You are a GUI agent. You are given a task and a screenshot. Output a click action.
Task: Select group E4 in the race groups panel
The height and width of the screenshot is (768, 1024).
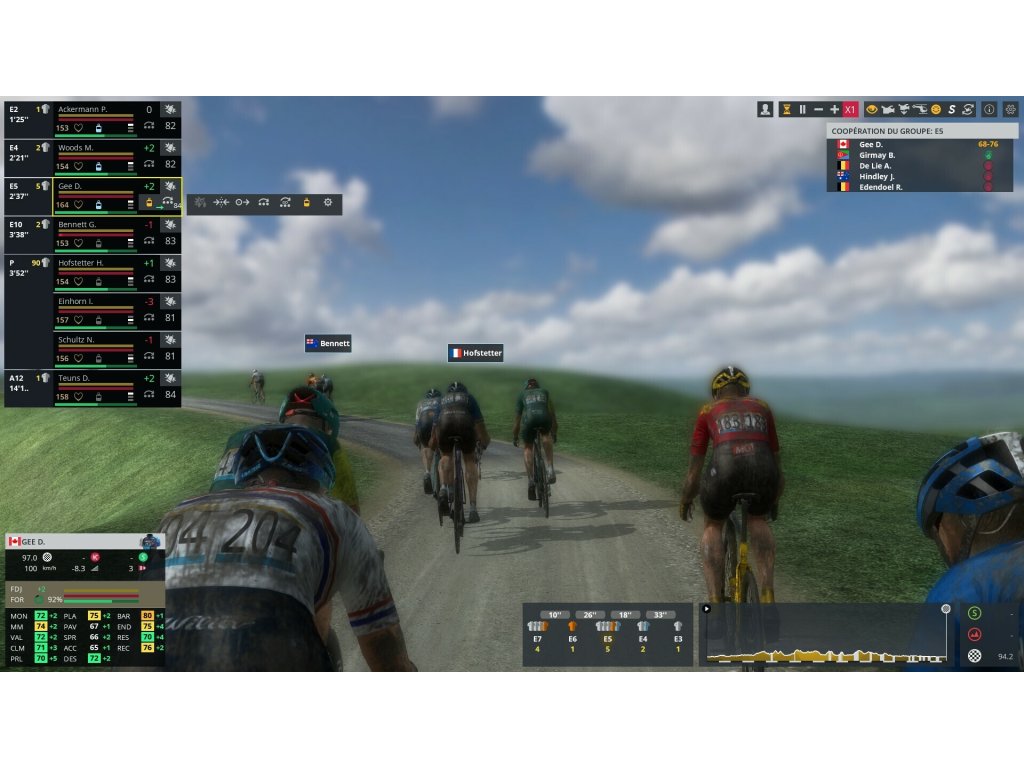643,631
